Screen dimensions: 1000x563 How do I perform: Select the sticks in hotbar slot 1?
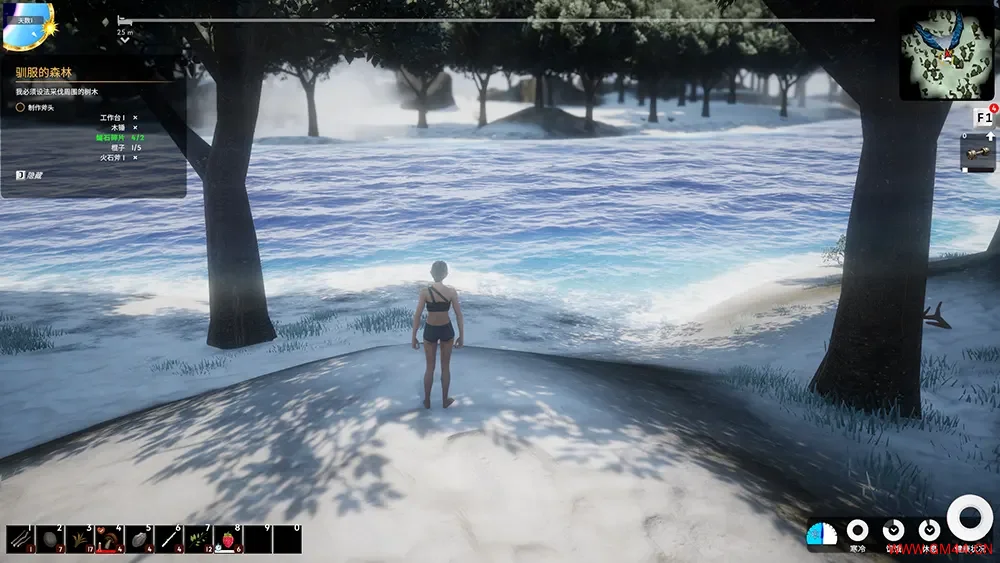(x=20, y=538)
